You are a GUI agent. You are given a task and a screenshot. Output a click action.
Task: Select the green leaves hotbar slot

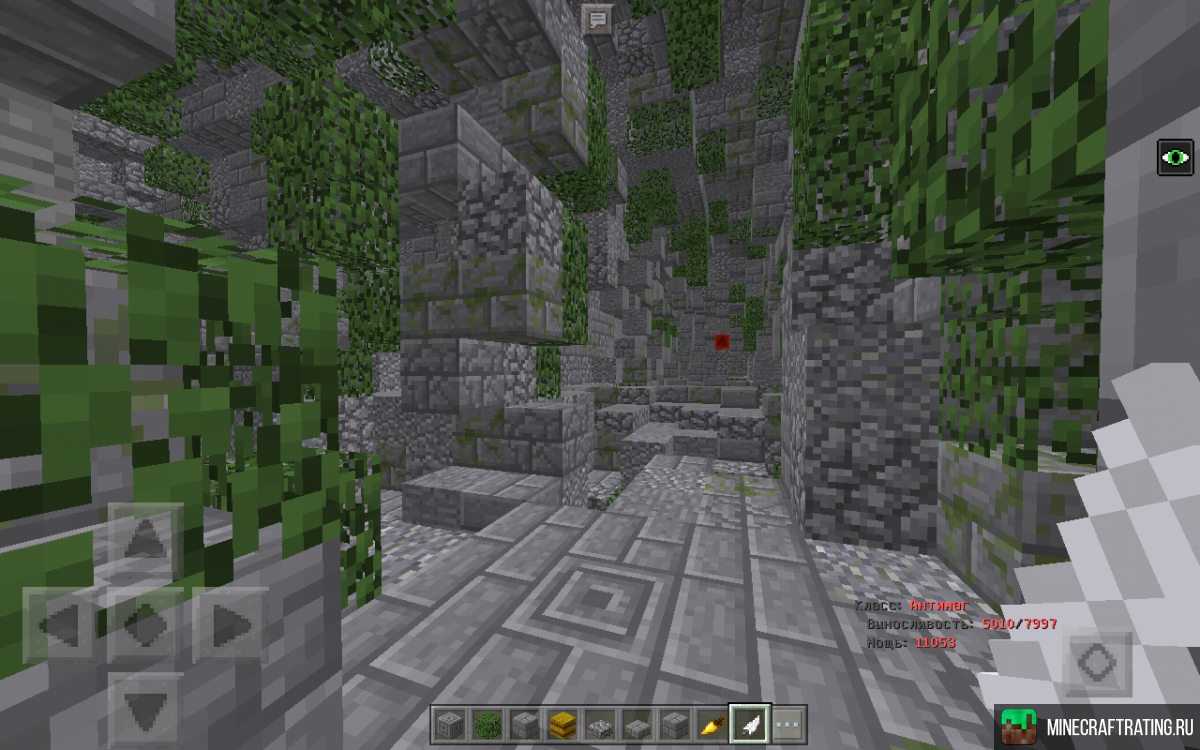[484, 723]
